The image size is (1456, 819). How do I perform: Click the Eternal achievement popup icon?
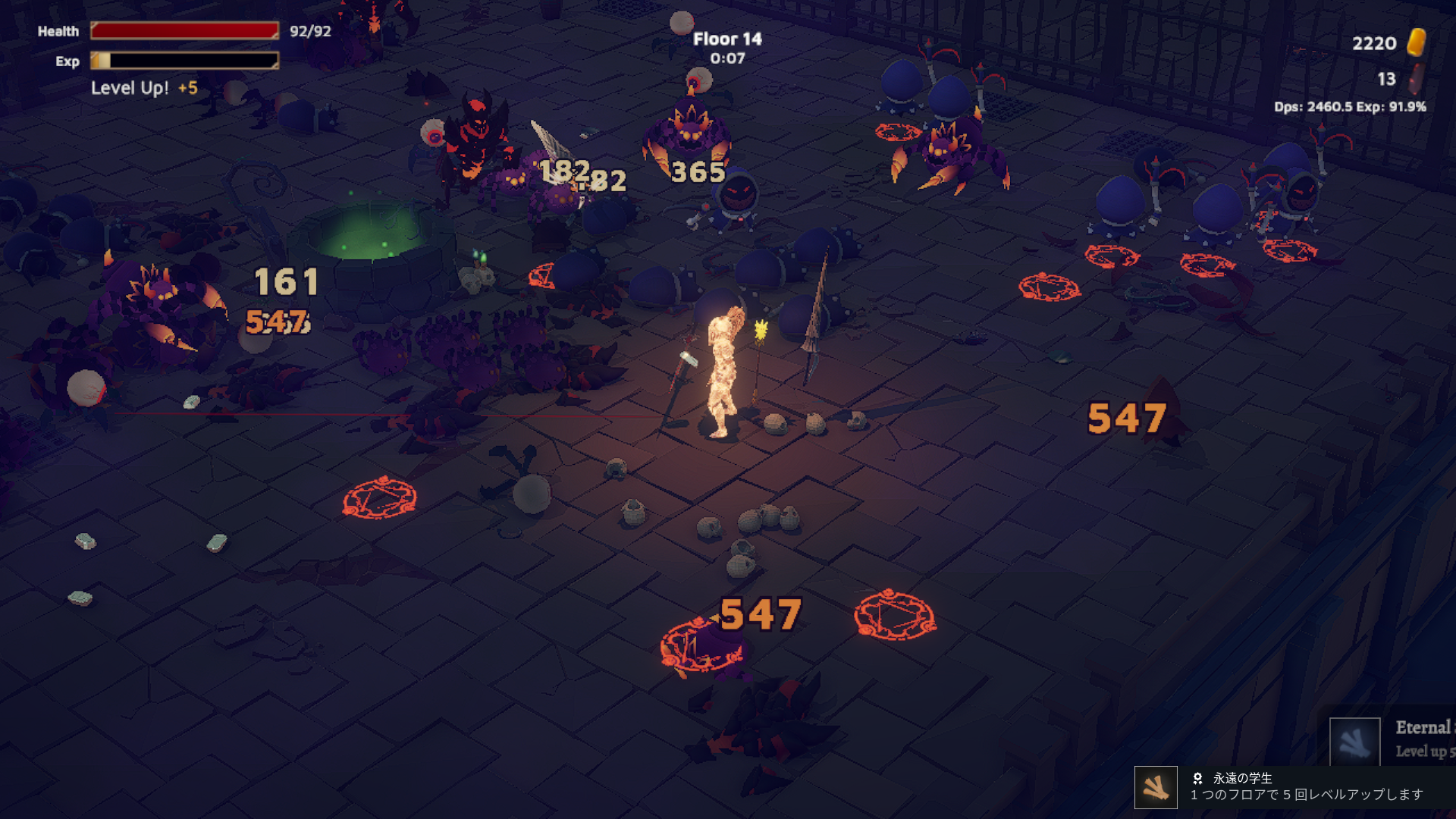[1354, 741]
